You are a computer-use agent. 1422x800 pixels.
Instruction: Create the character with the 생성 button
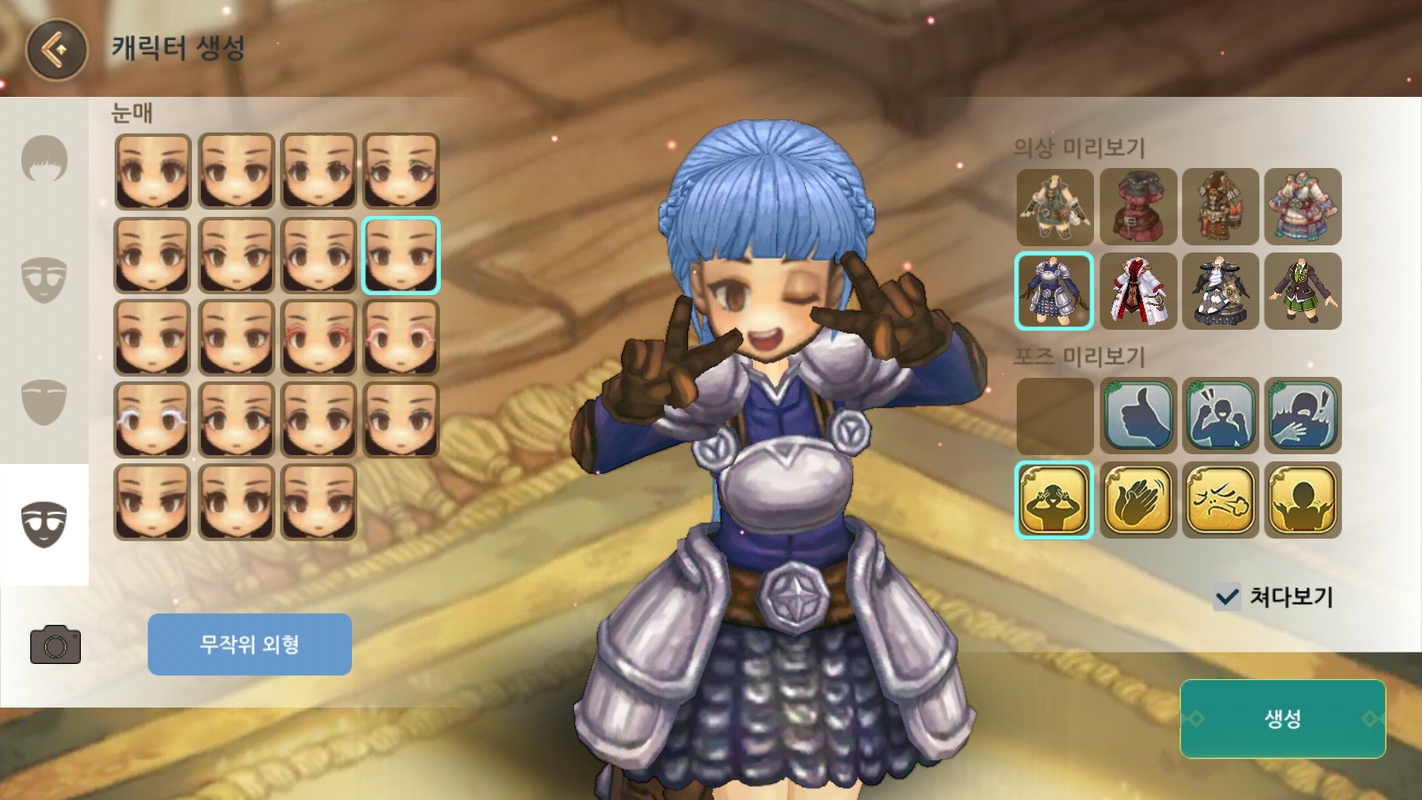[x=1282, y=719]
